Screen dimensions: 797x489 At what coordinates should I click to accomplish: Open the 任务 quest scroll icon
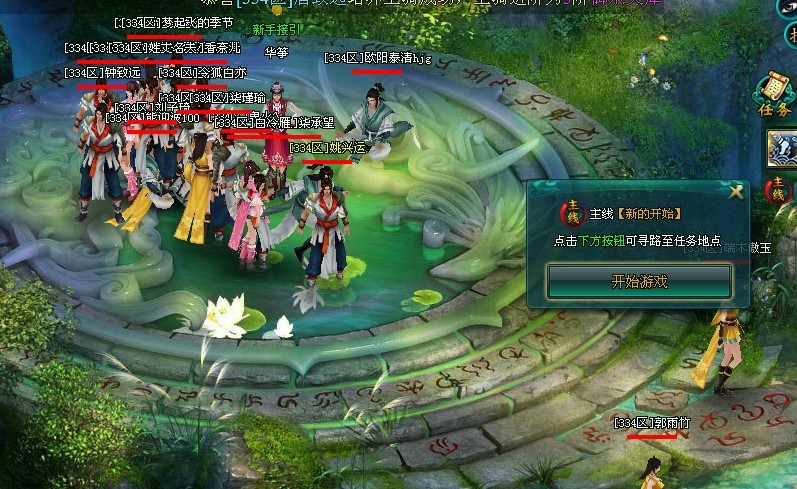tap(775, 95)
